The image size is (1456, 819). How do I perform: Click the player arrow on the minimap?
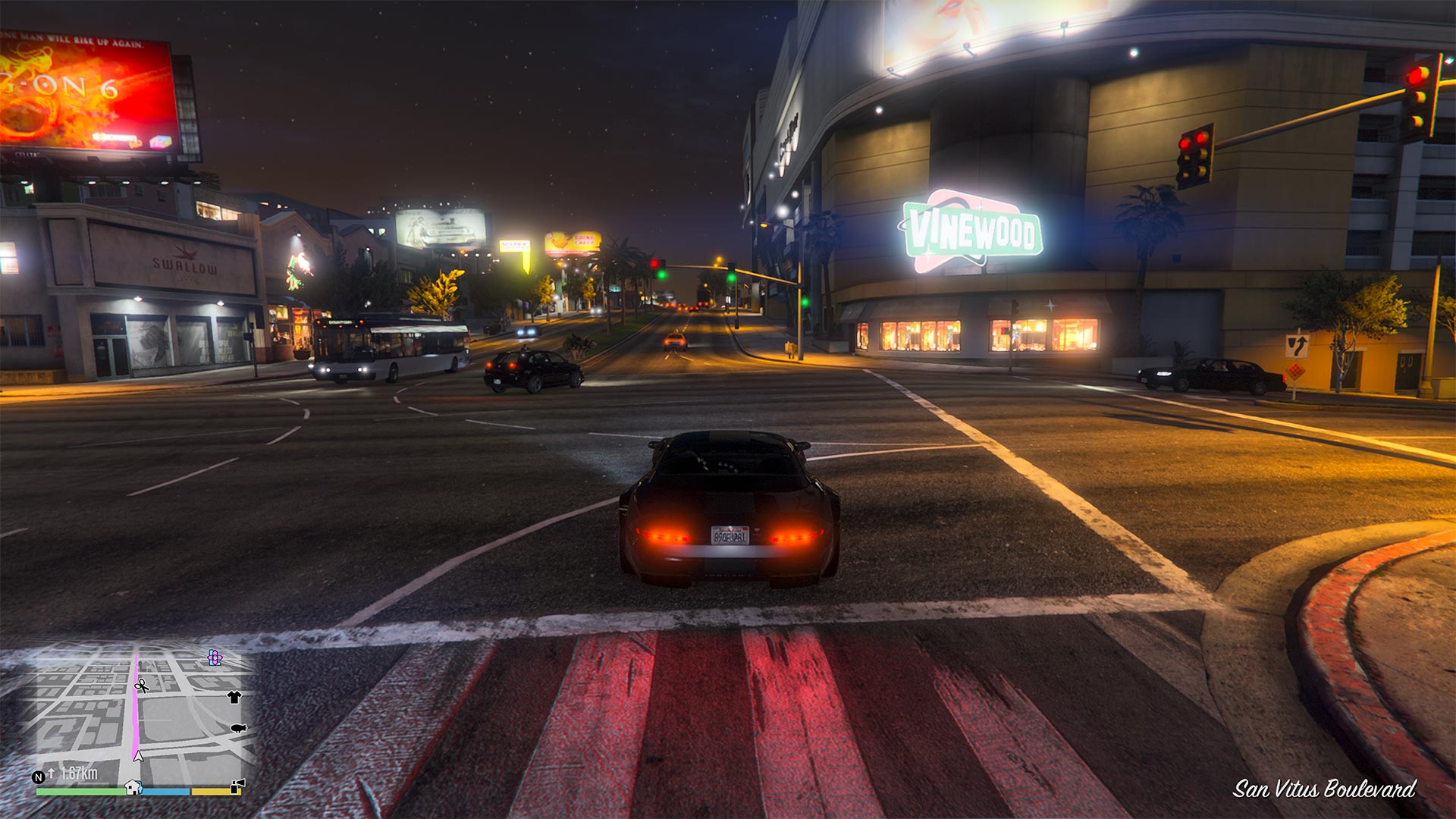point(138,755)
